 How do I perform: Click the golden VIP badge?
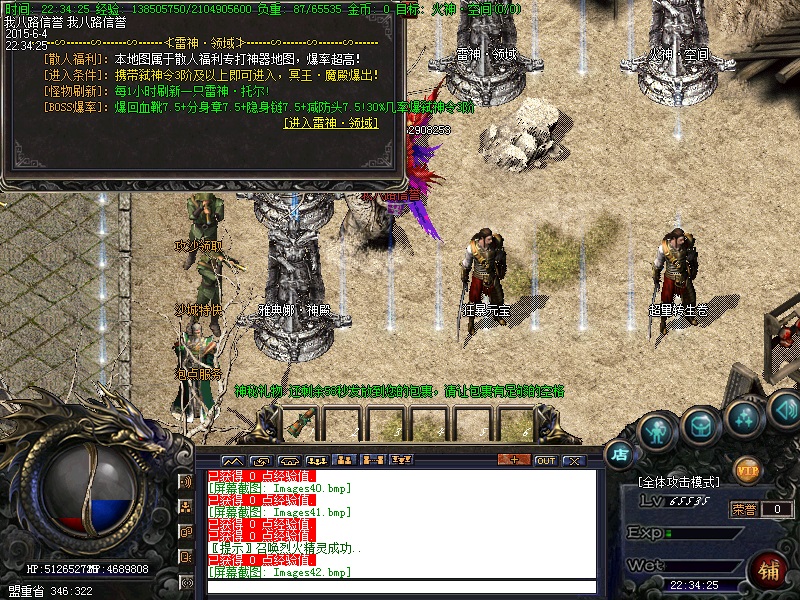tap(747, 468)
